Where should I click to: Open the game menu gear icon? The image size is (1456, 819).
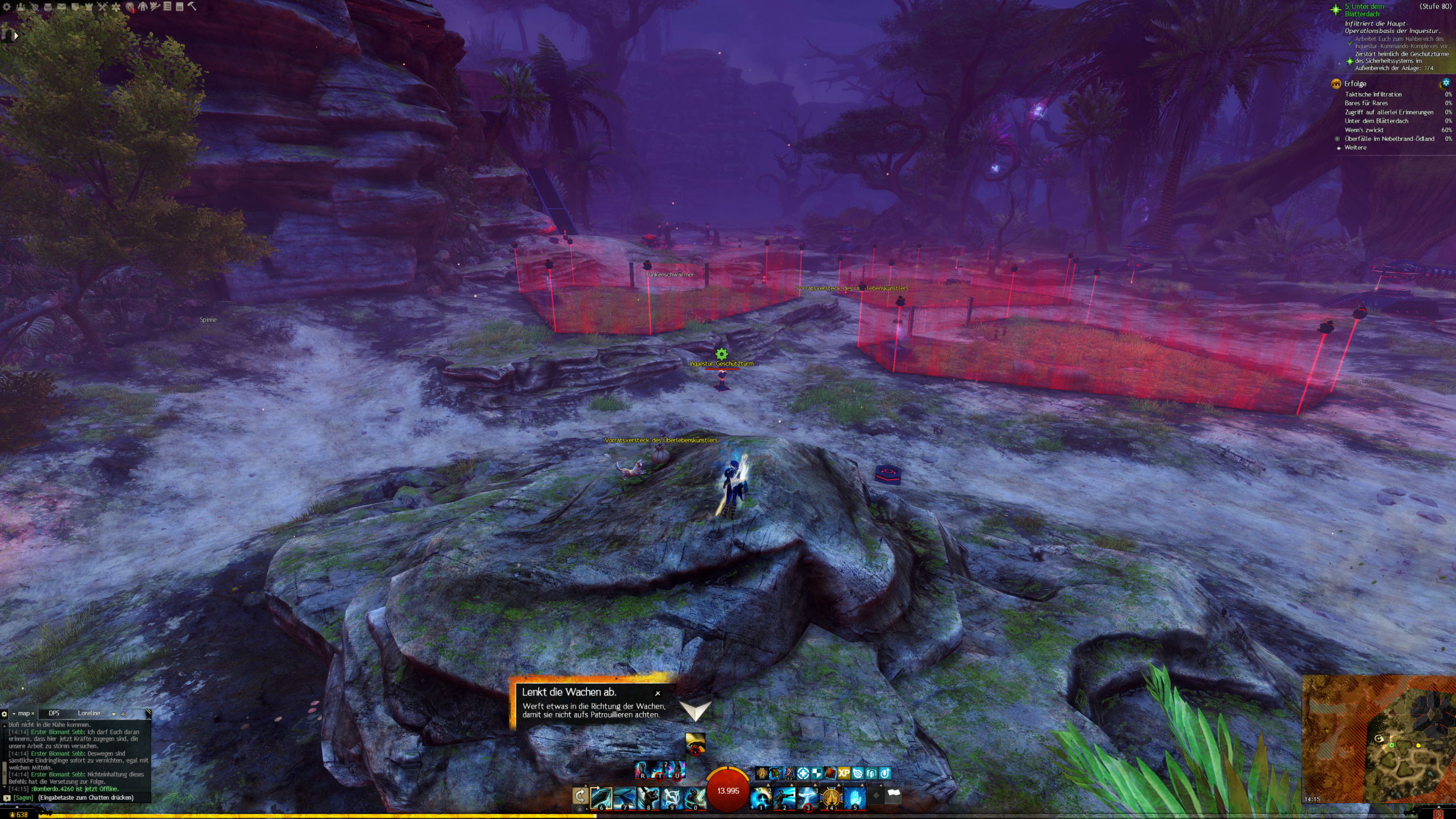point(7,7)
